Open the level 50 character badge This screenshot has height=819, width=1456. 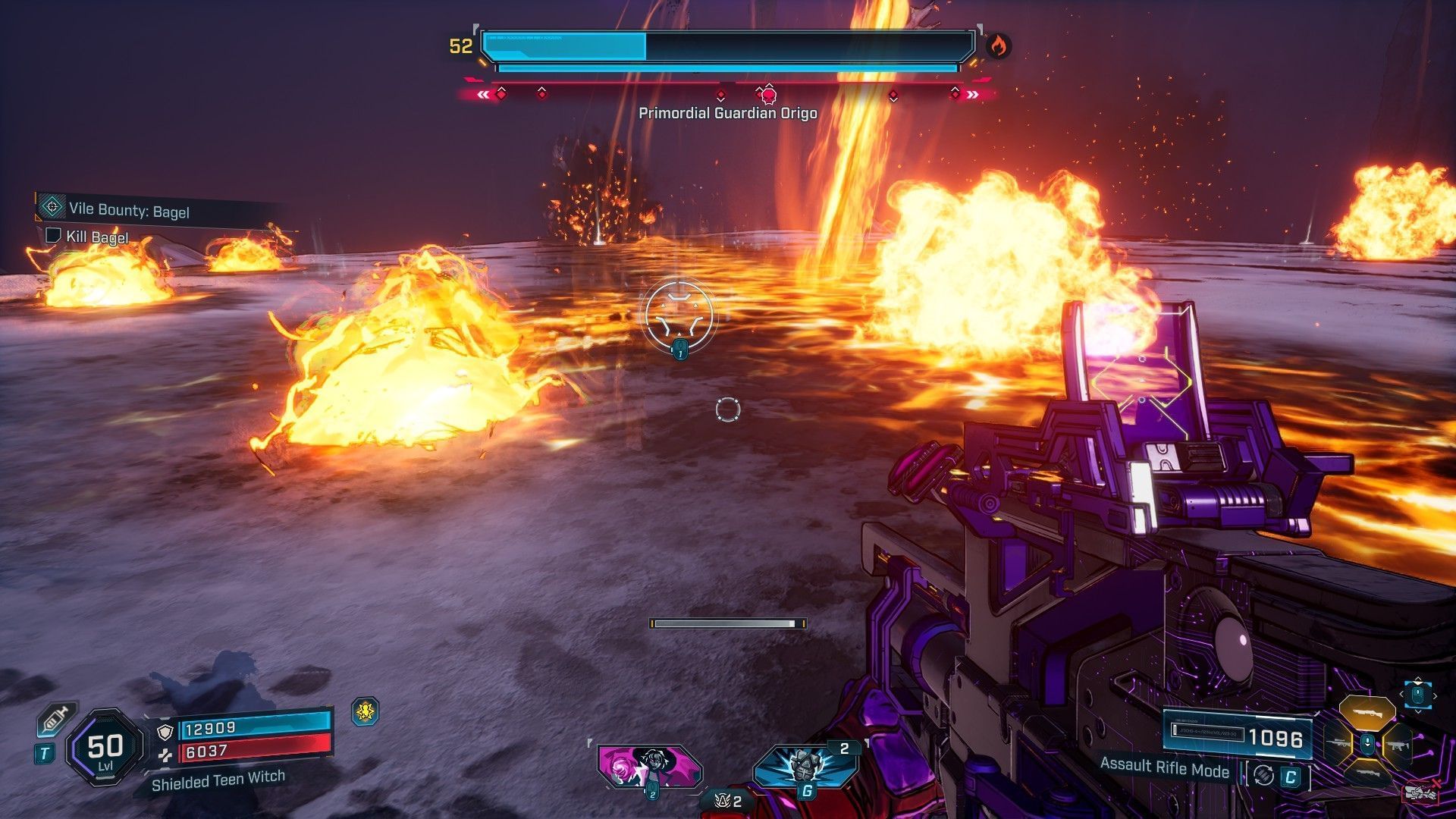(x=105, y=748)
